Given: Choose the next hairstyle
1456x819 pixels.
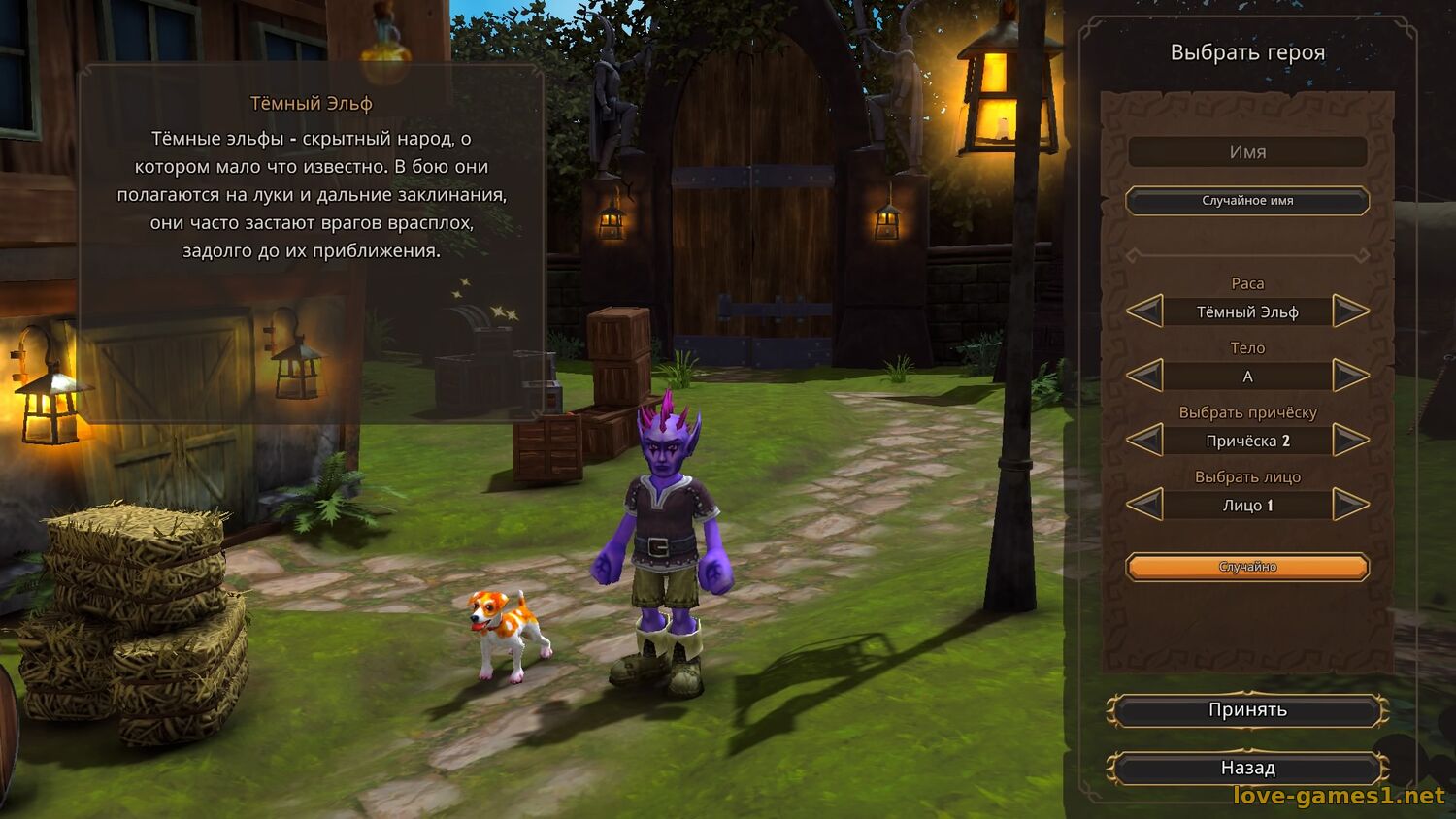Looking at the screenshot, I should [x=1350, y=441].
